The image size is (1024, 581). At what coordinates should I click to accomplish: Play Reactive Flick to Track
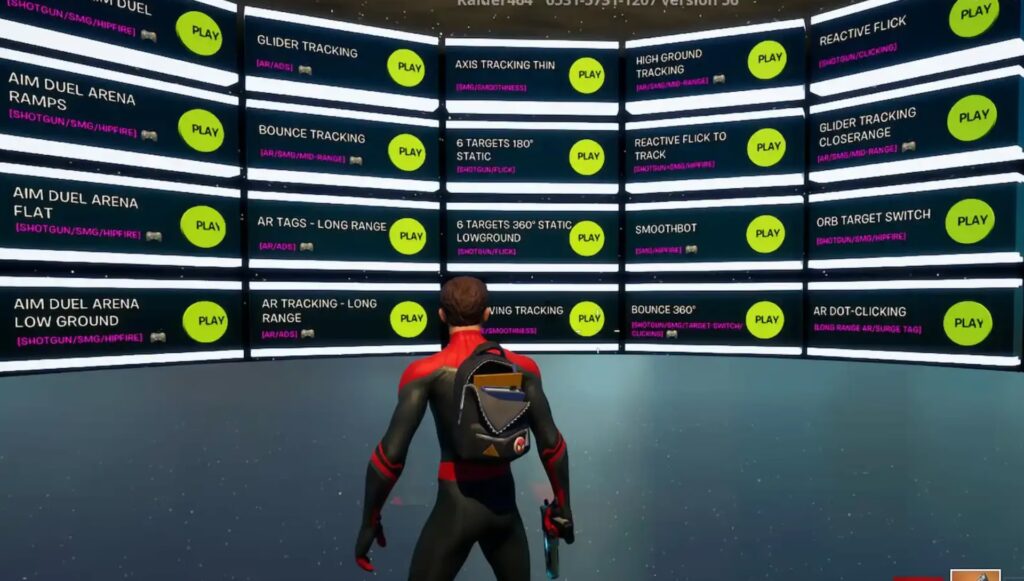tap(766, 147)
